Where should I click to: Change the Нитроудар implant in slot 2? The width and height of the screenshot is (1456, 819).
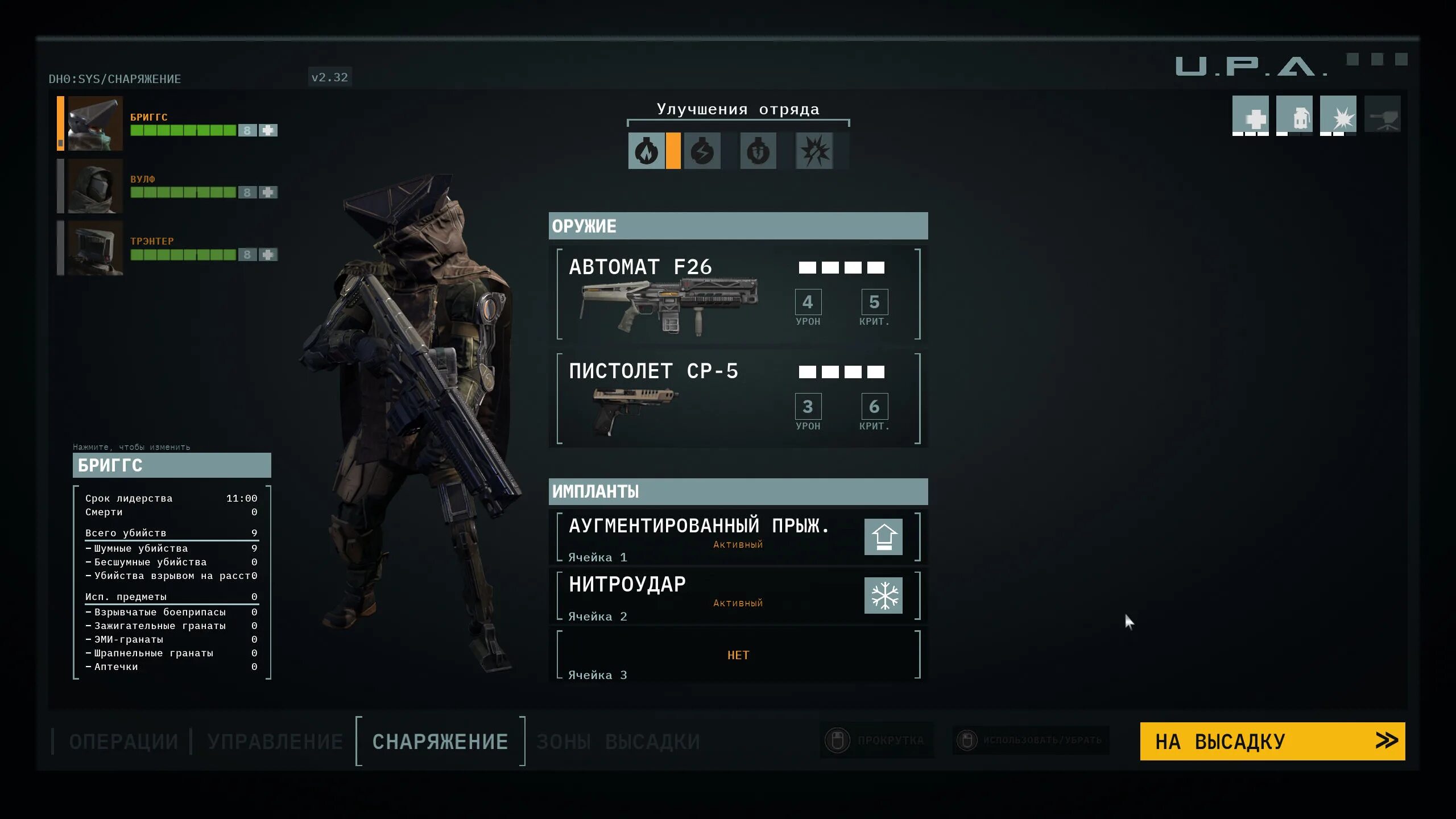click(x=738, y=595)
